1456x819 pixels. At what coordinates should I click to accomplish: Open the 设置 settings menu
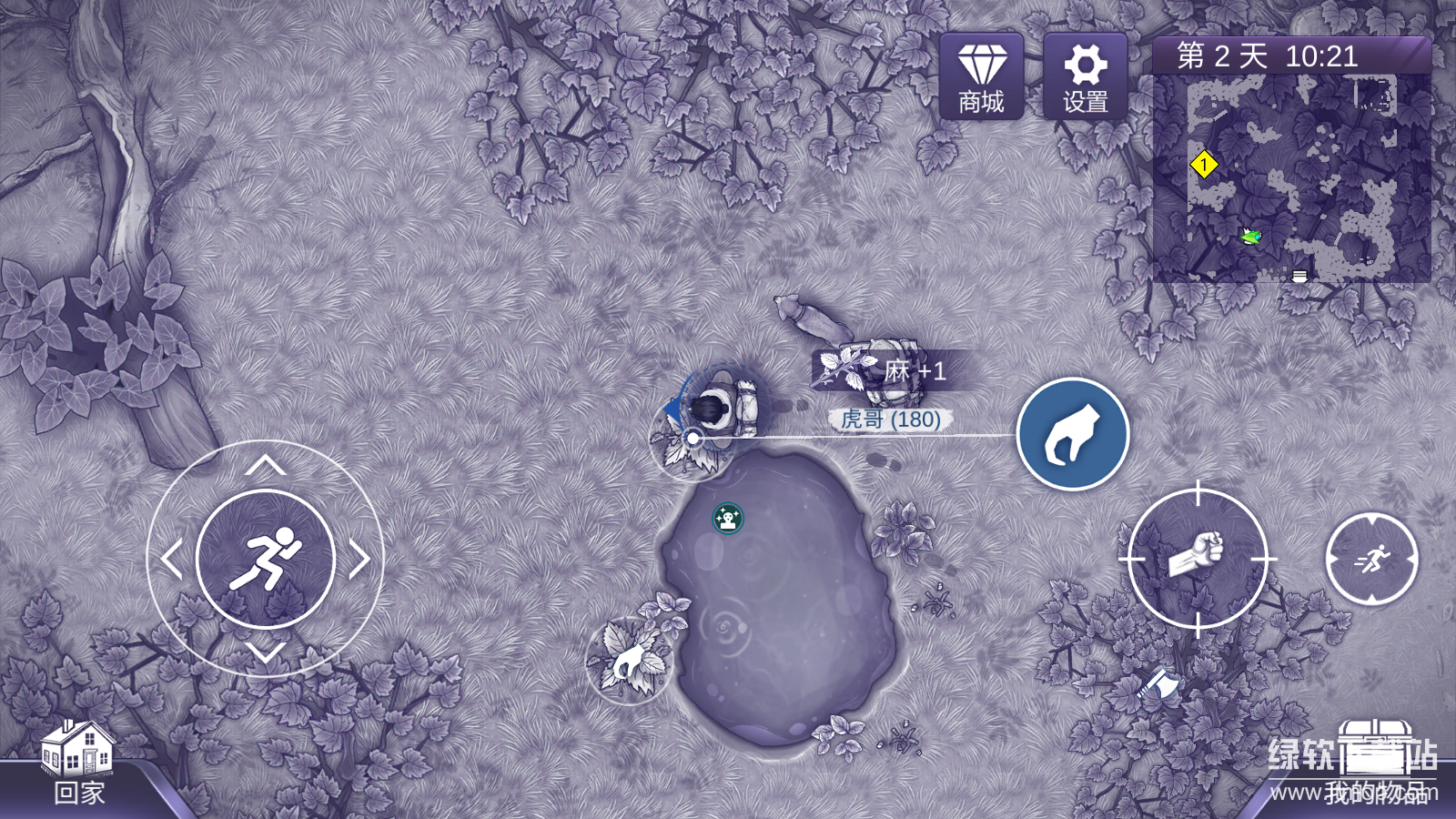click(1085, 76)
